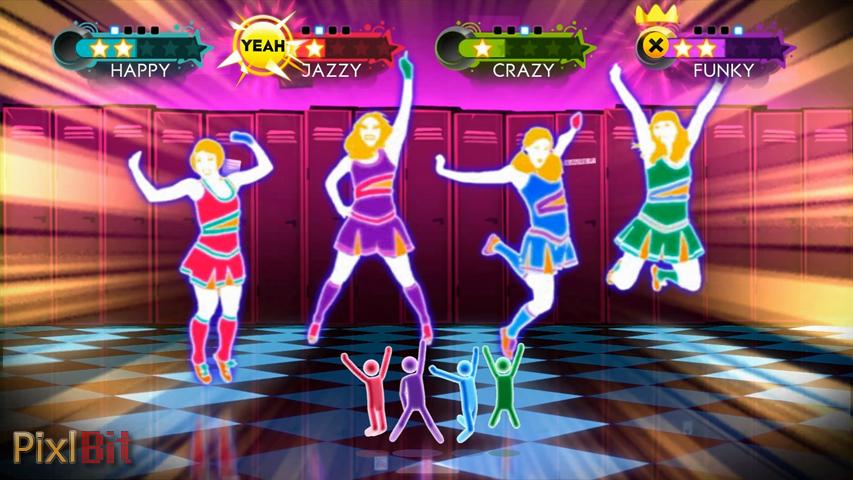Image resolution: width=853 pixels, height=480 pixels.
Task: Click the blue dance move pictogram
Action: coord(462,397)
